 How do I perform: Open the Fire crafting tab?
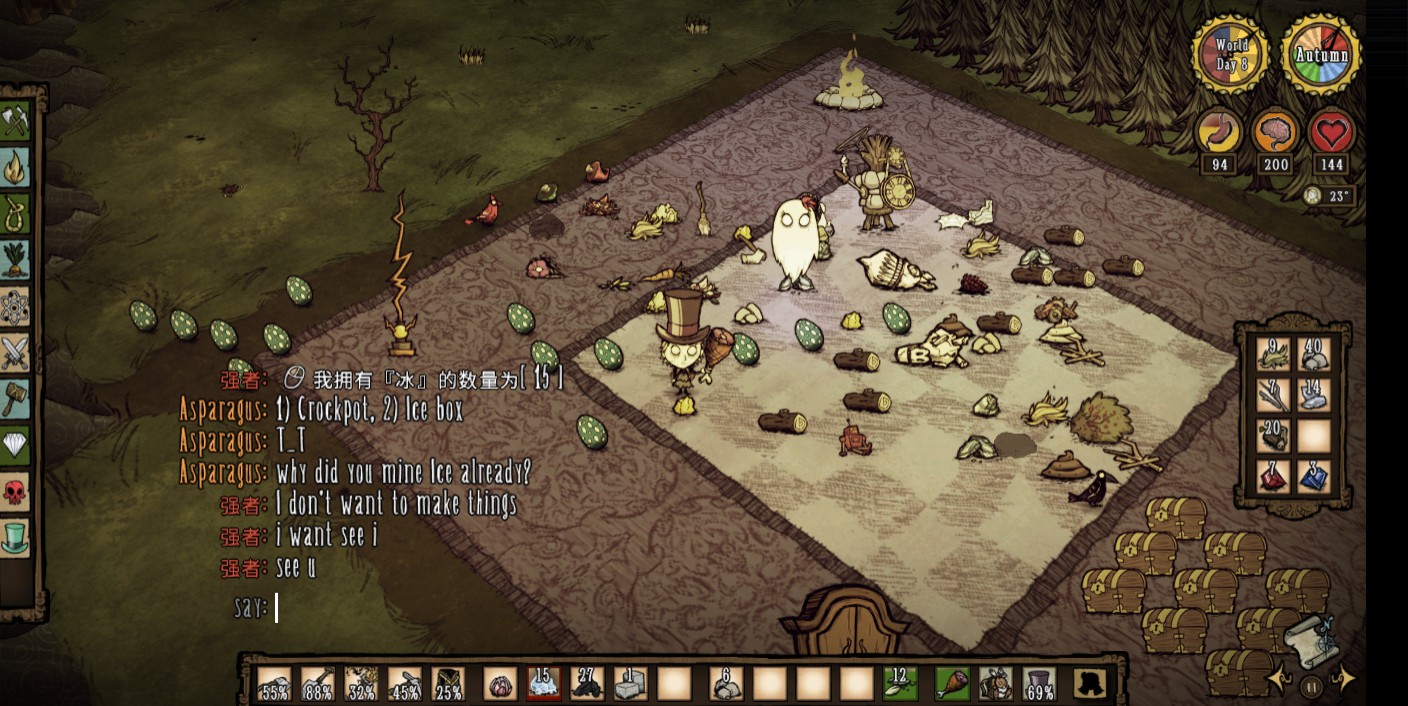point(15,168)
